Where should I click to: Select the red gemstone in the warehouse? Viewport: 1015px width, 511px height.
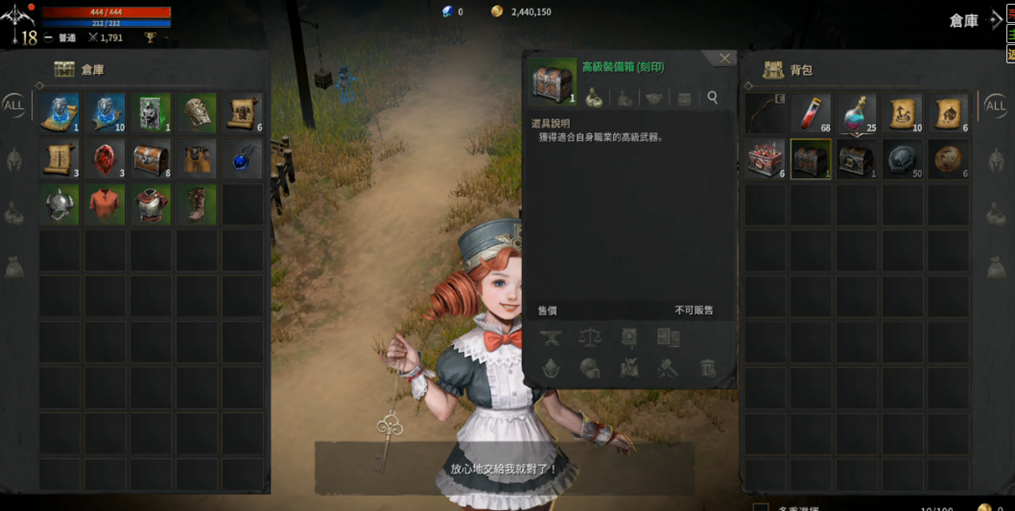[x=106, y=158]
